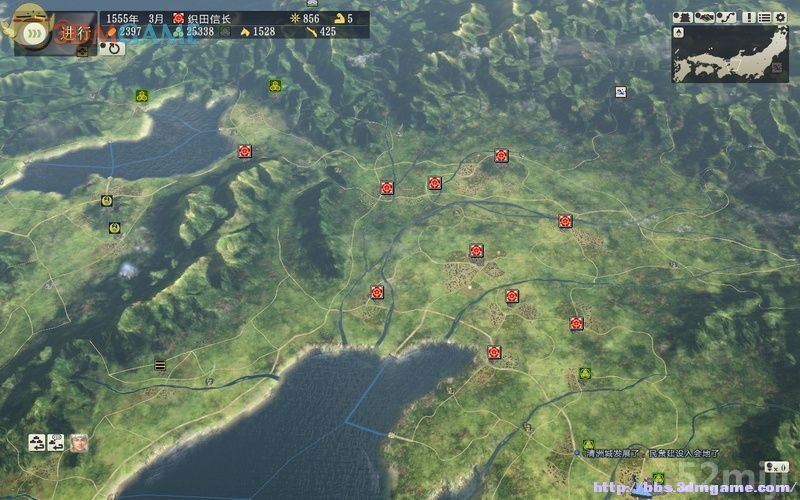Click the circular arrow icon under the date
Image resolution: width=800 pixels, height=500 pixels.
pyautogui.click(x=113, y=47)
